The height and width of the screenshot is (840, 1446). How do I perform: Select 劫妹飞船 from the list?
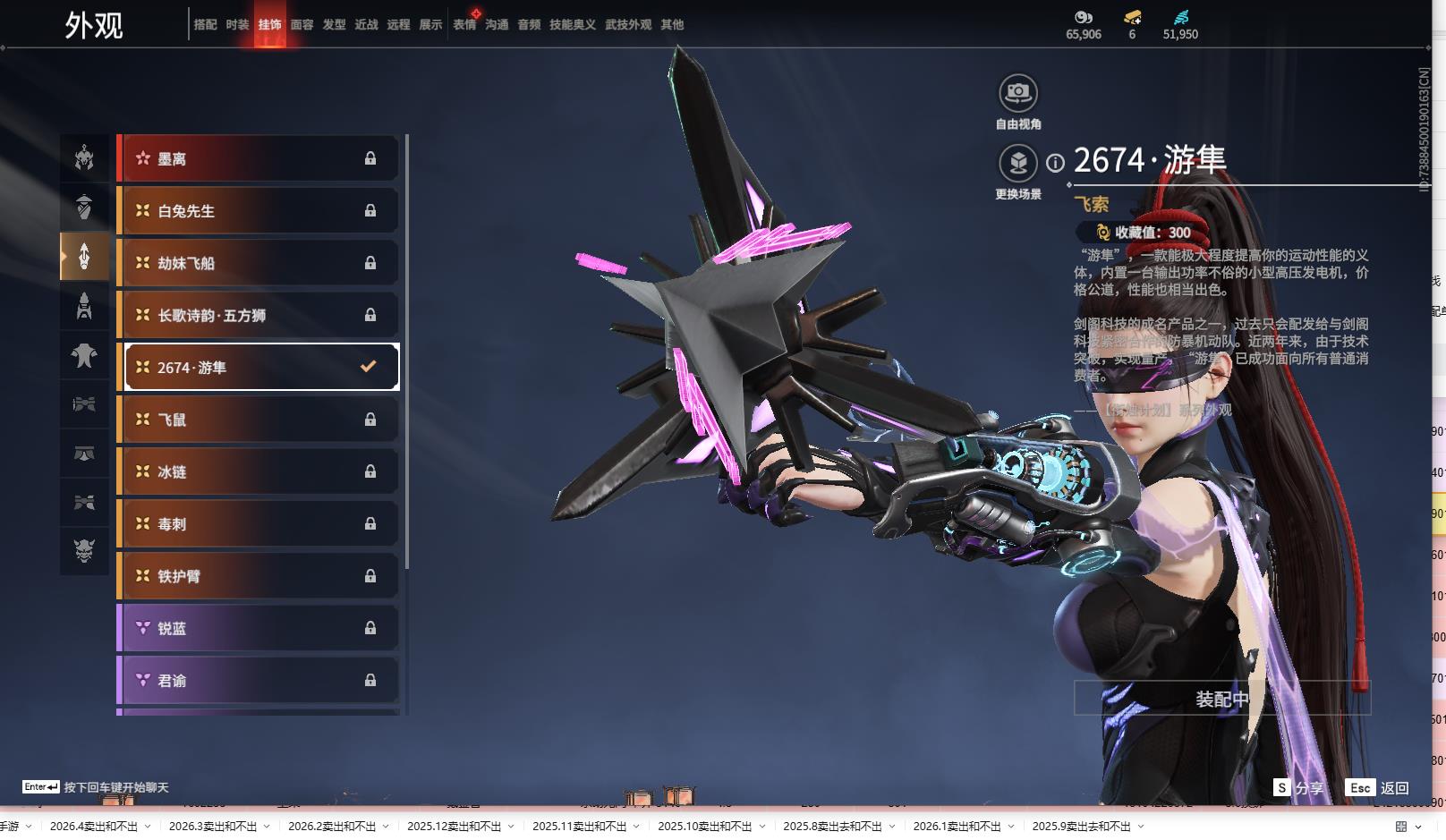click(259, 263)
